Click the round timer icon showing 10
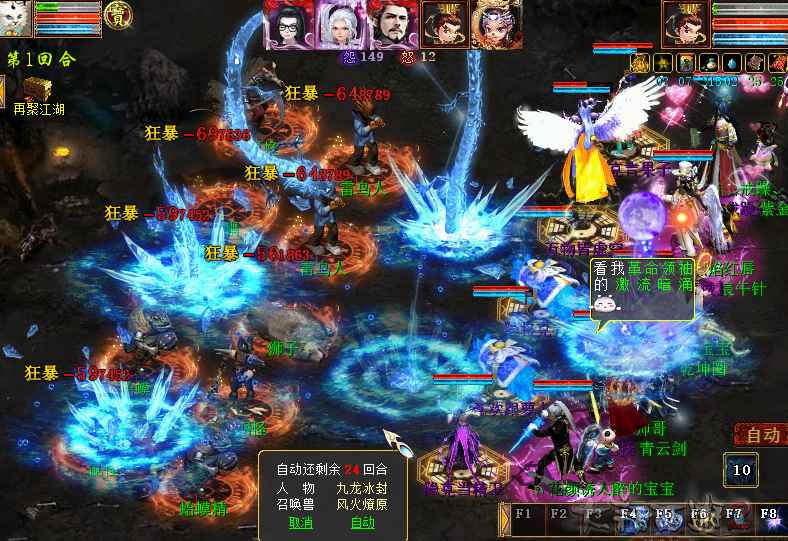Image resolution: width=788 pixels, height=541 pixels. tap(741, 470)
